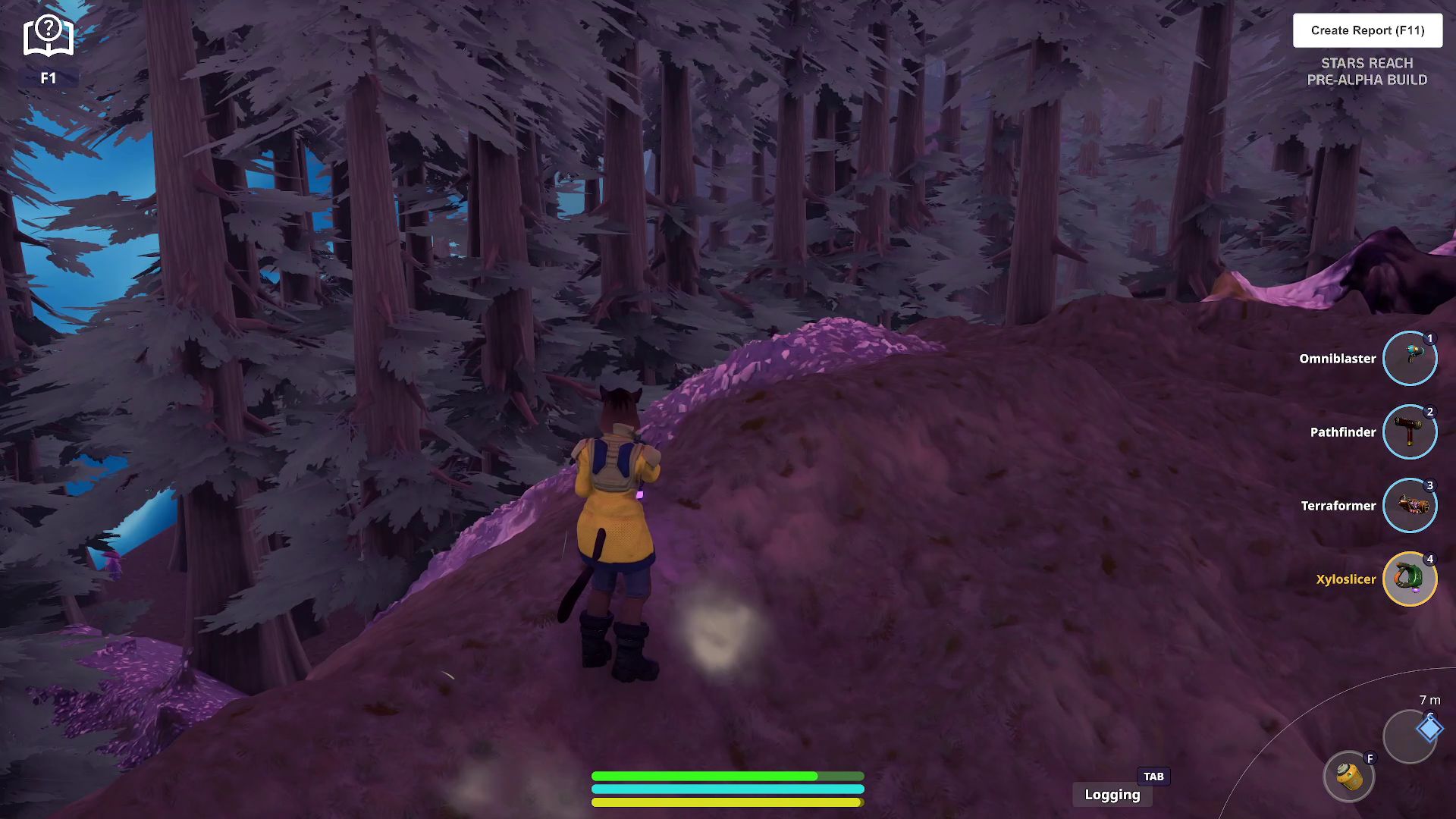Click the Logging mode label
The image size is (1456, 819).
[1112, 795]
